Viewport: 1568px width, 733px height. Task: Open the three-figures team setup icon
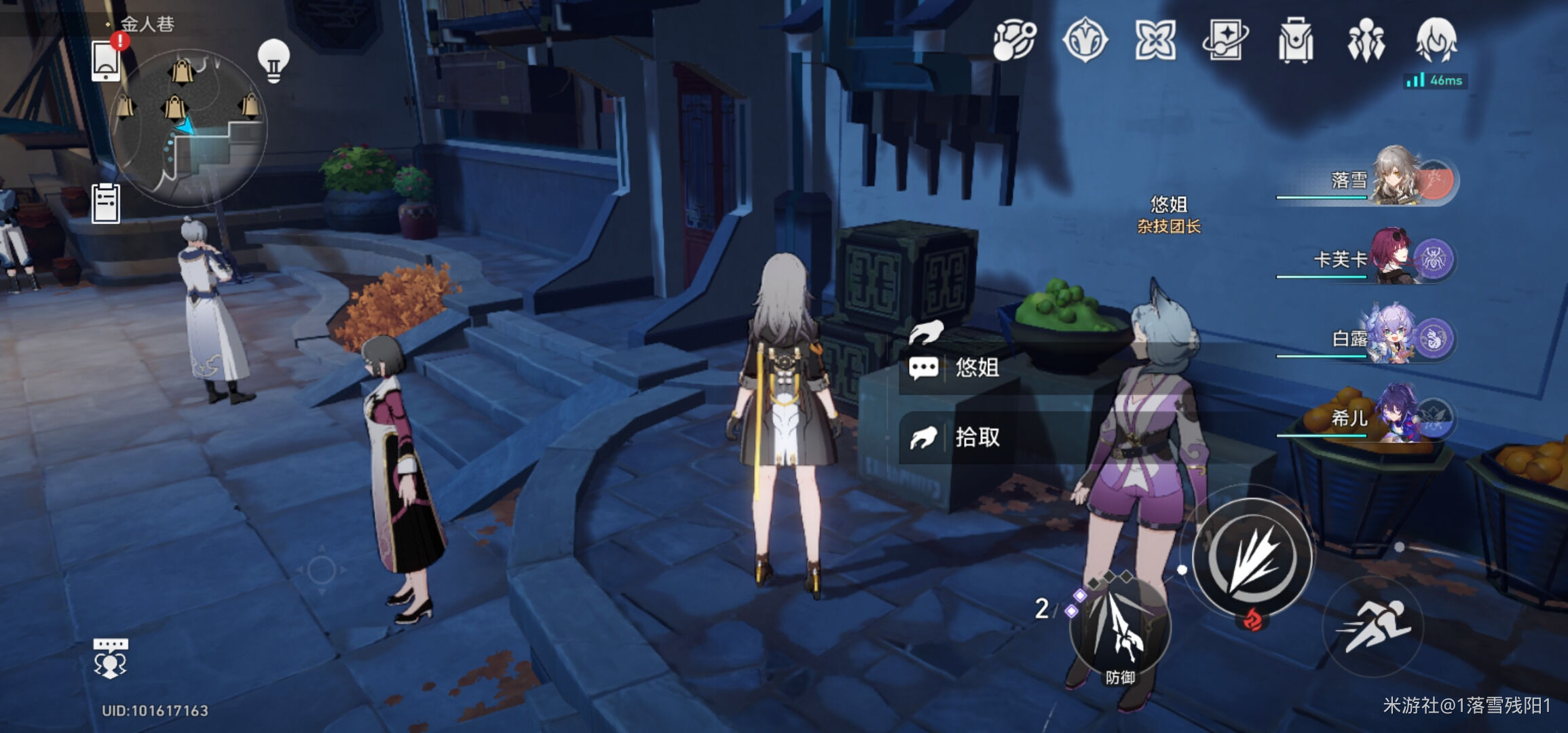click(x=1366, y=41)
